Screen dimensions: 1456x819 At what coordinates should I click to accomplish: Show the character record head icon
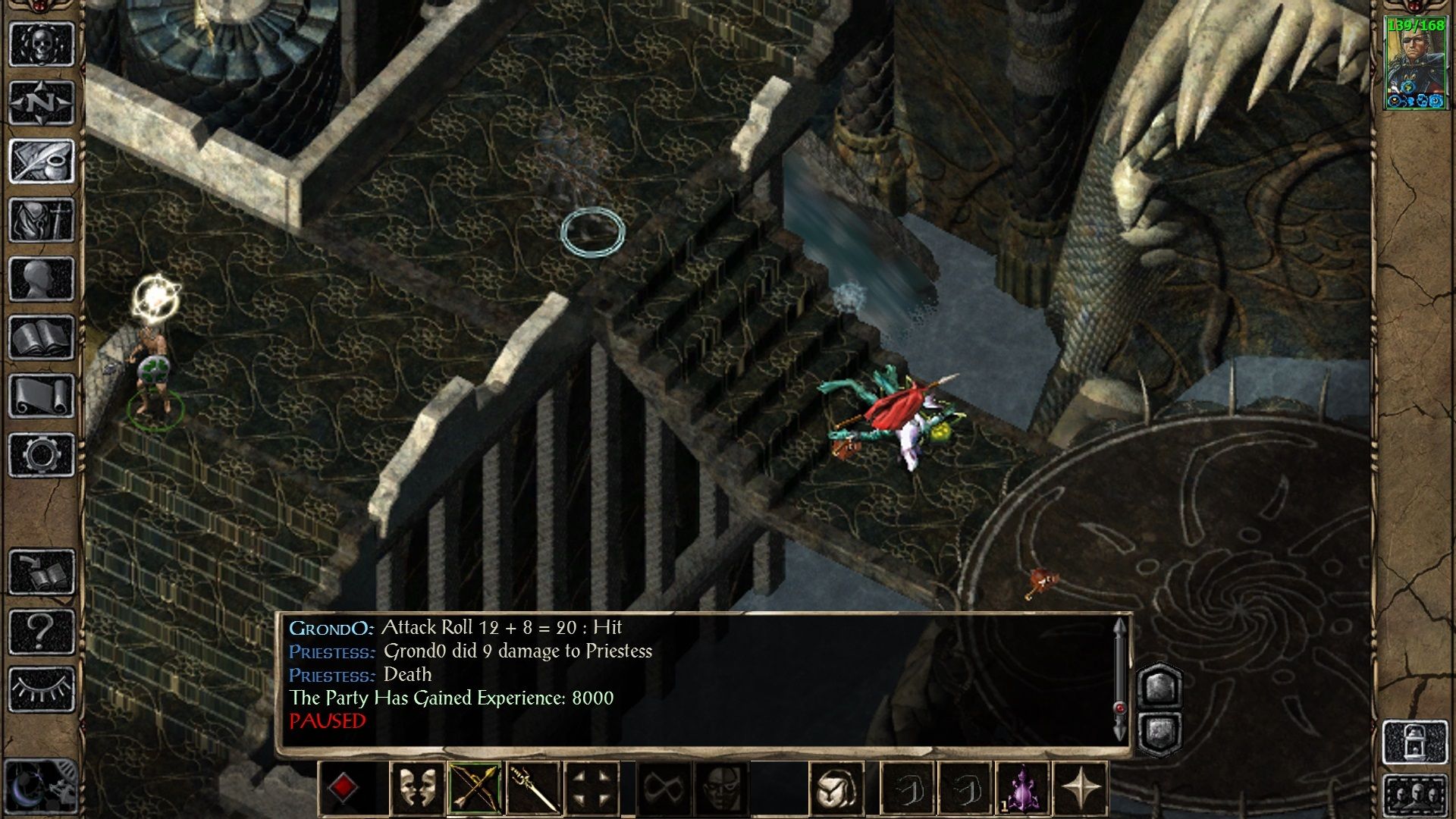click(x=42, y=278)
